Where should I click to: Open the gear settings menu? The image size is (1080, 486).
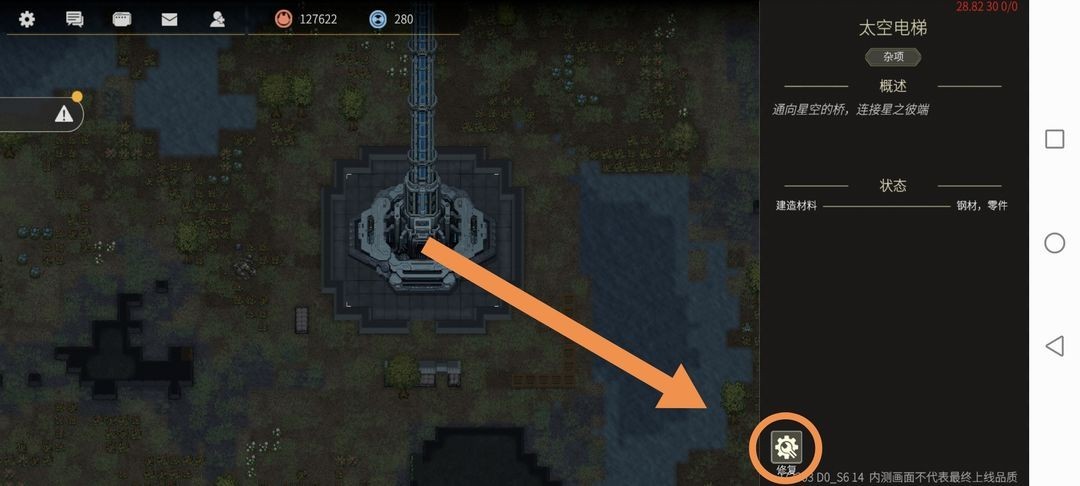(27, 19)
